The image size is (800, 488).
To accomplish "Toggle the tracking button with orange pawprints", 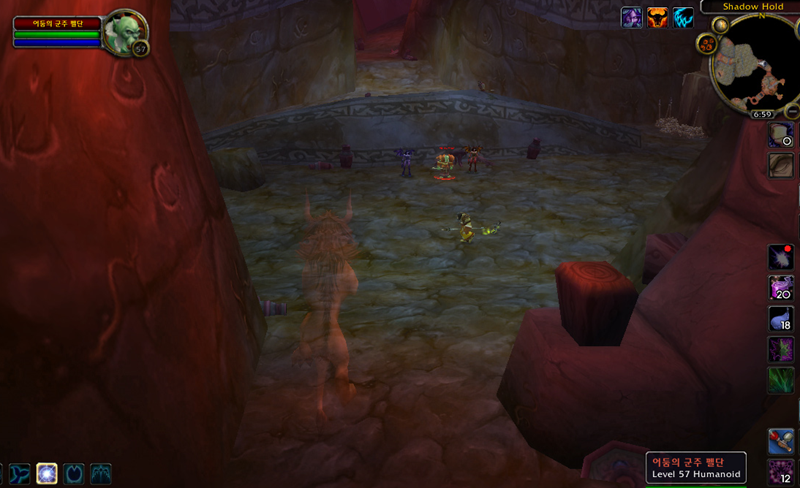I will tap(707, 43).
